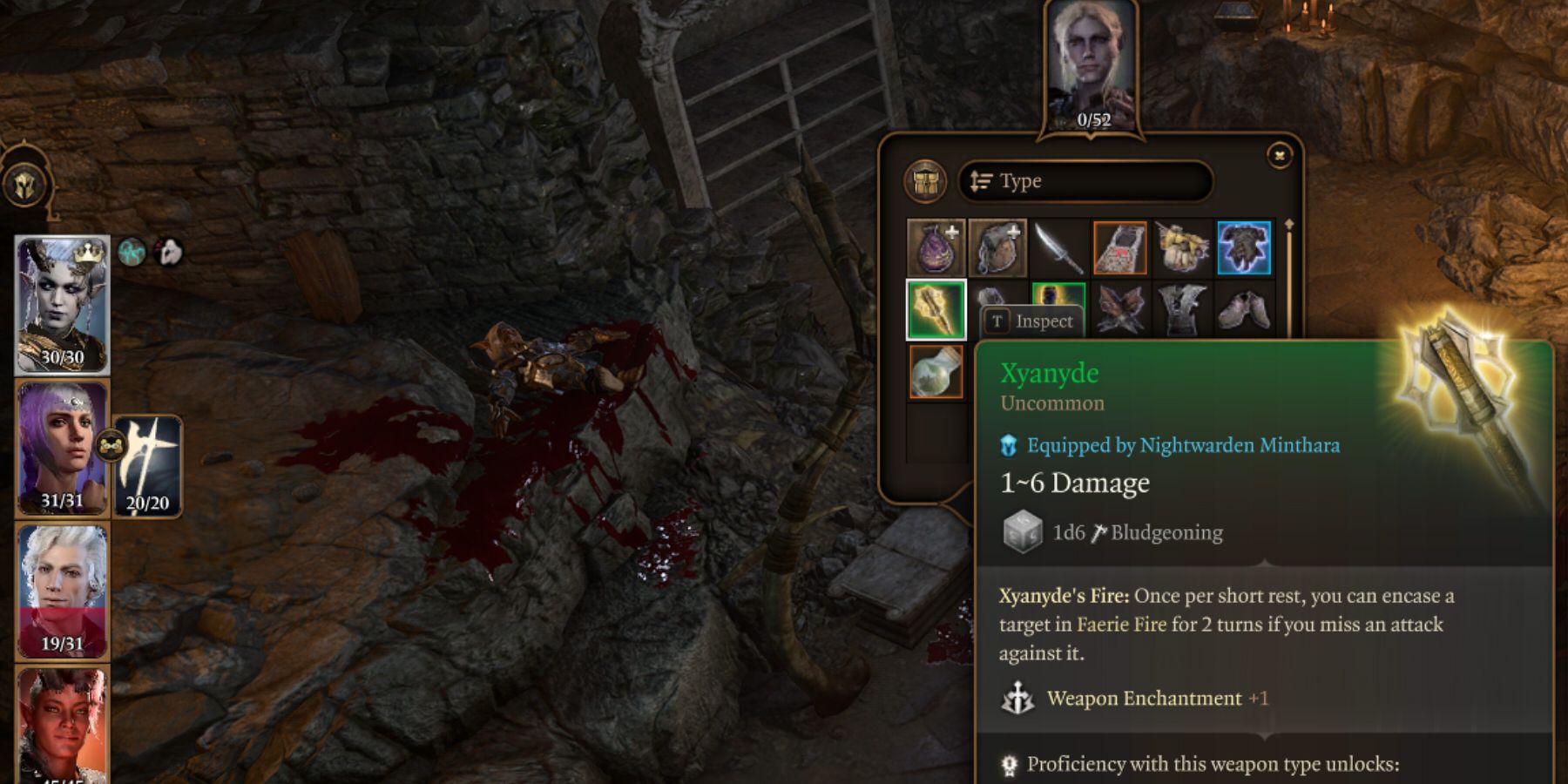Select the Xyanyde mace in the inventory grid

pos(935,309)
